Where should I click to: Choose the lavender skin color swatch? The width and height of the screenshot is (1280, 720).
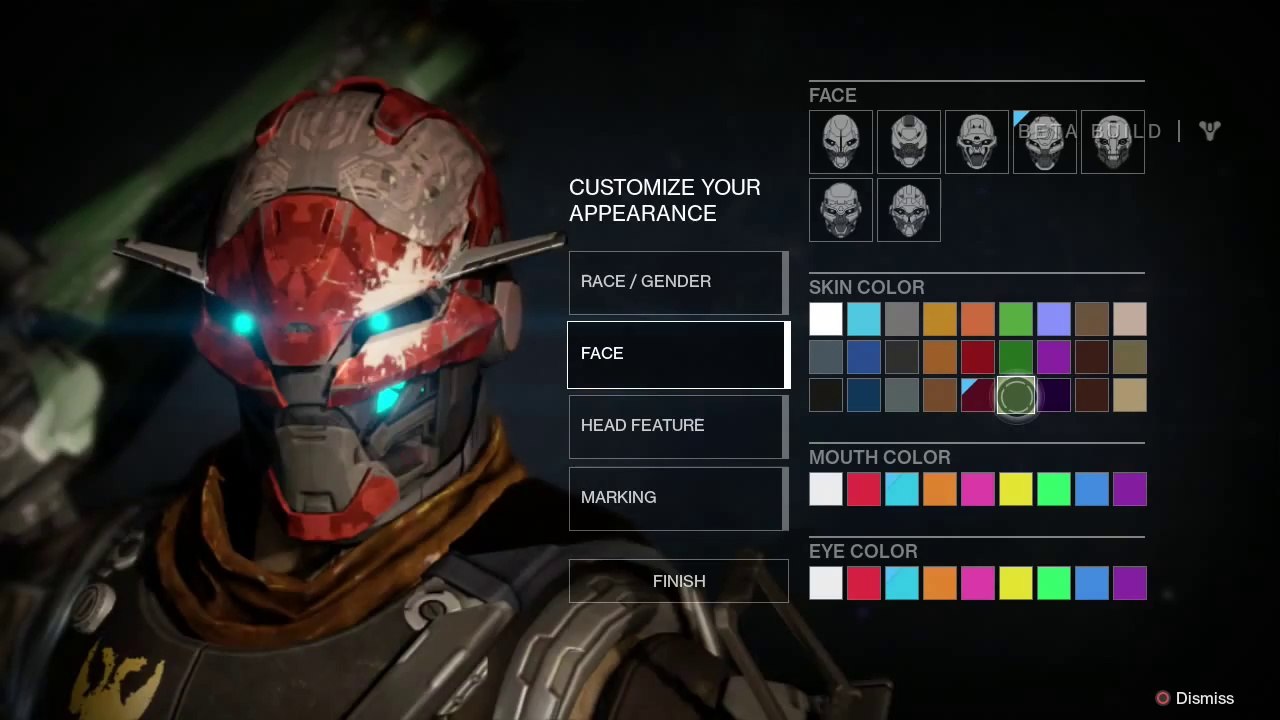coord(1054,320)
